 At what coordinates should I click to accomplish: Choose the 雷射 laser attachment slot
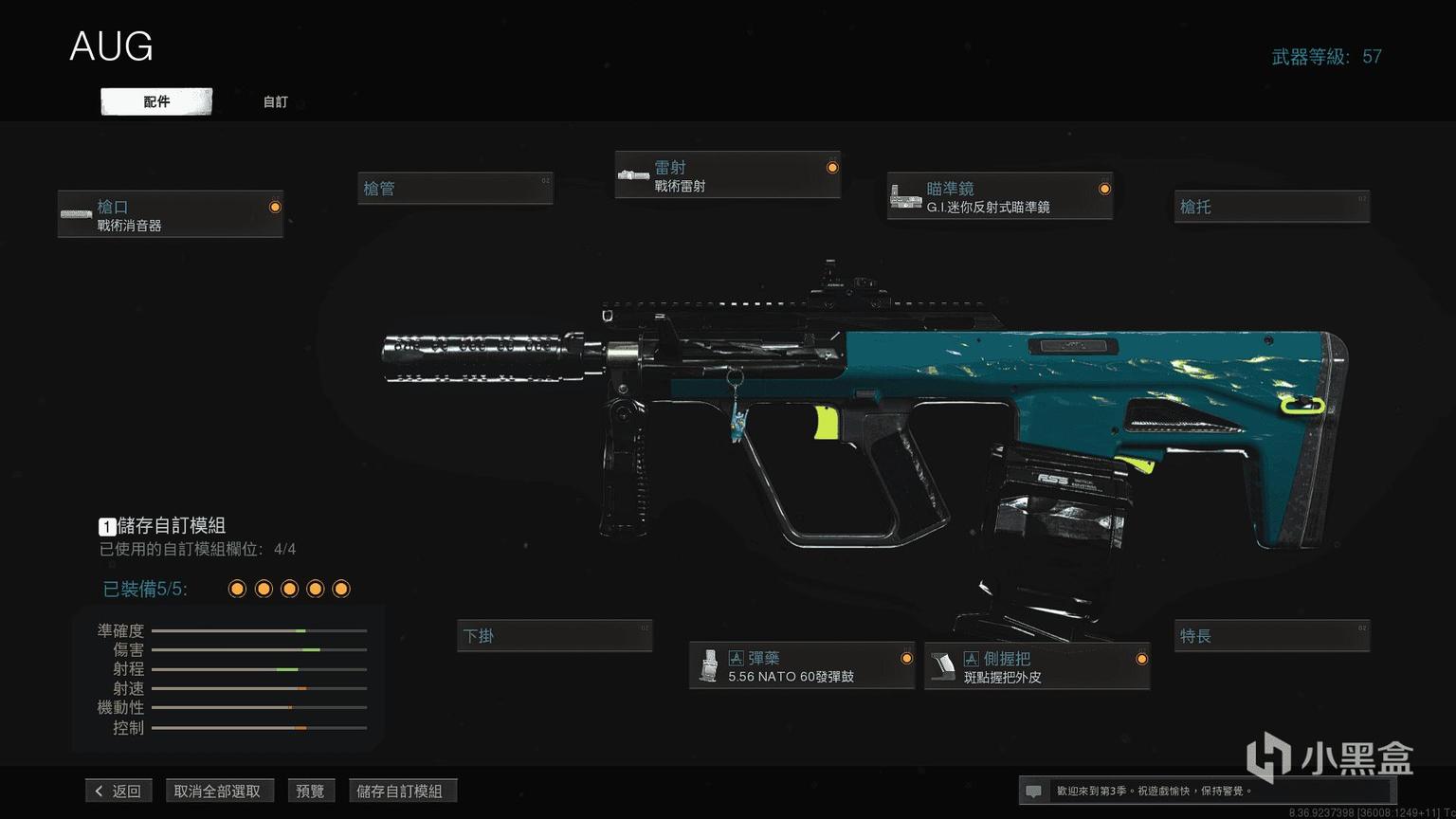(727, 175)
